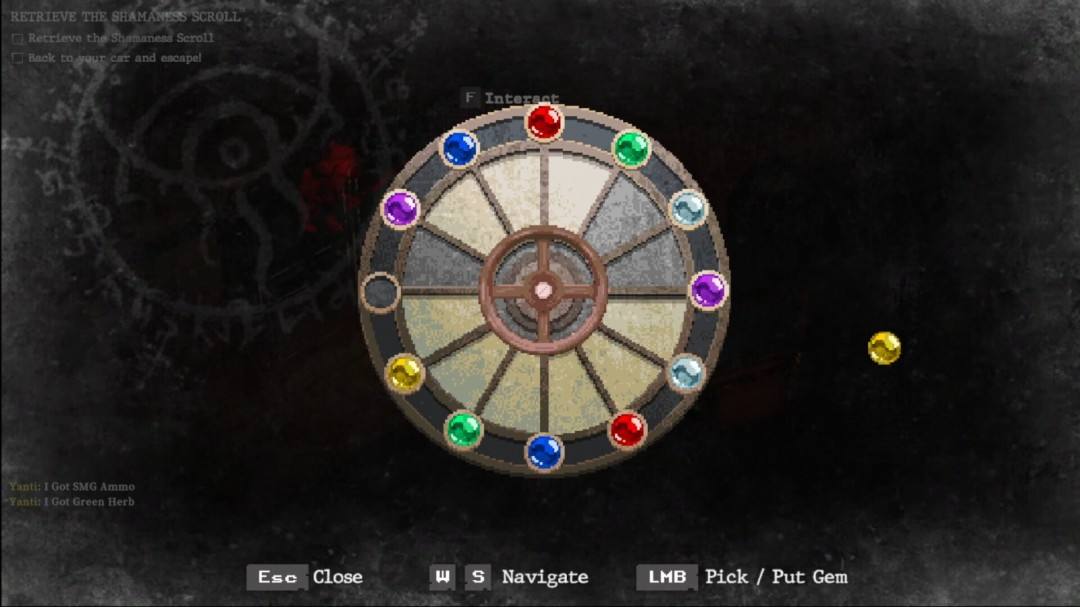Select the empty gem socket on the wheel
1080x607 pixels.
click(380, 292)
